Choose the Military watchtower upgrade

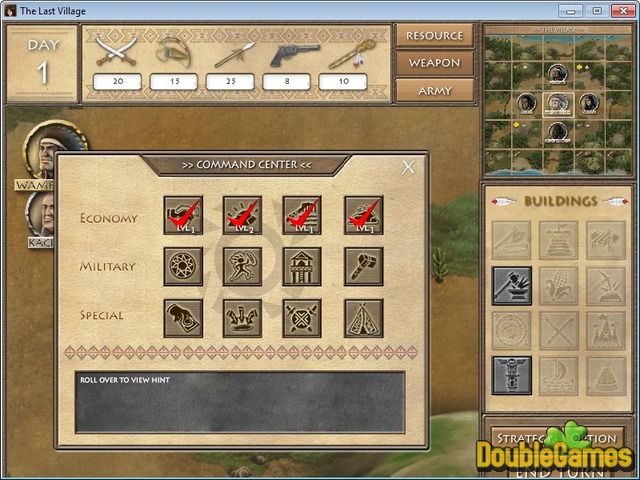click(x=302, y=266)
